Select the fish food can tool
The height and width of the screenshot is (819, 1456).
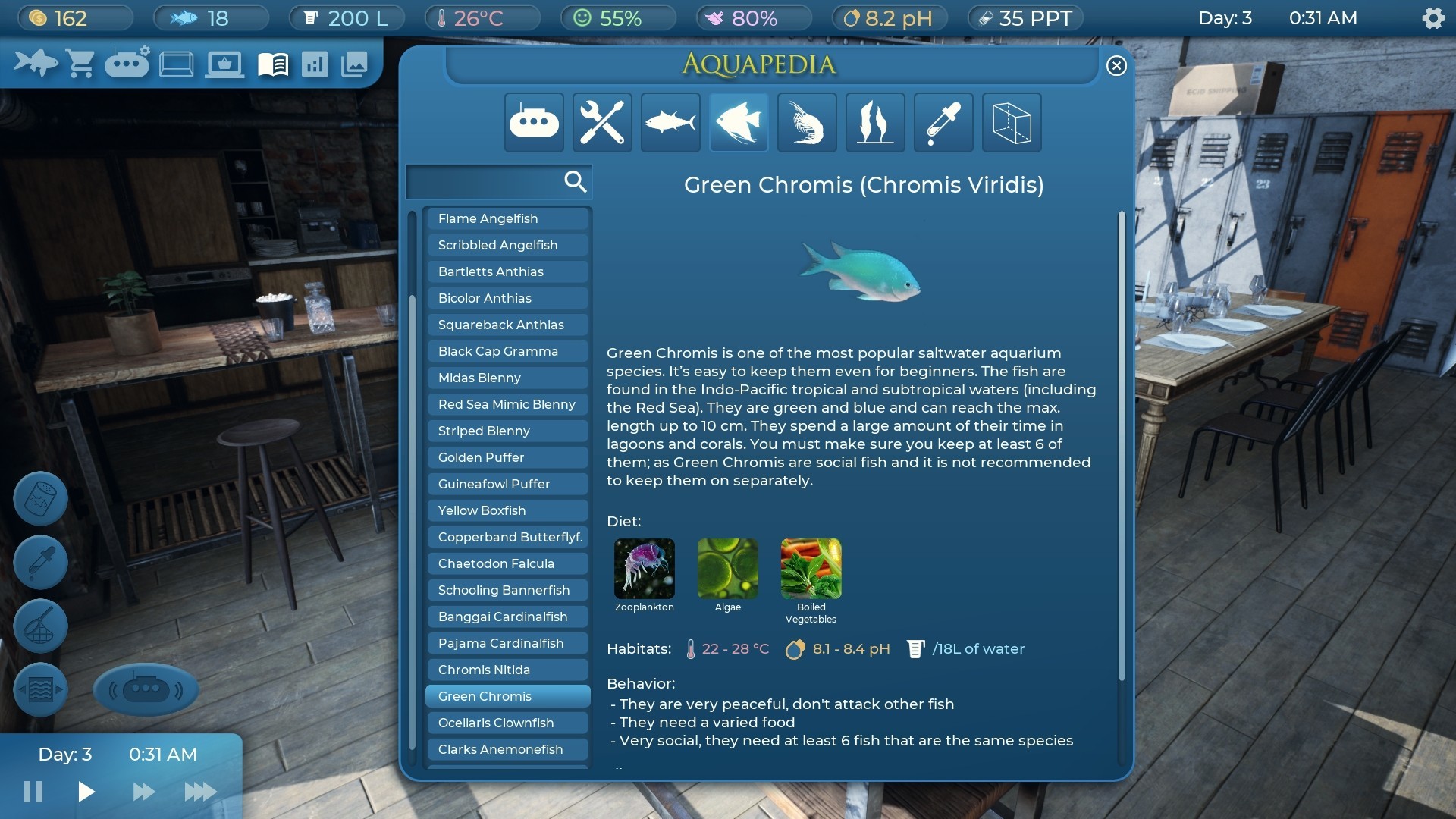click(x=39, y=498)
